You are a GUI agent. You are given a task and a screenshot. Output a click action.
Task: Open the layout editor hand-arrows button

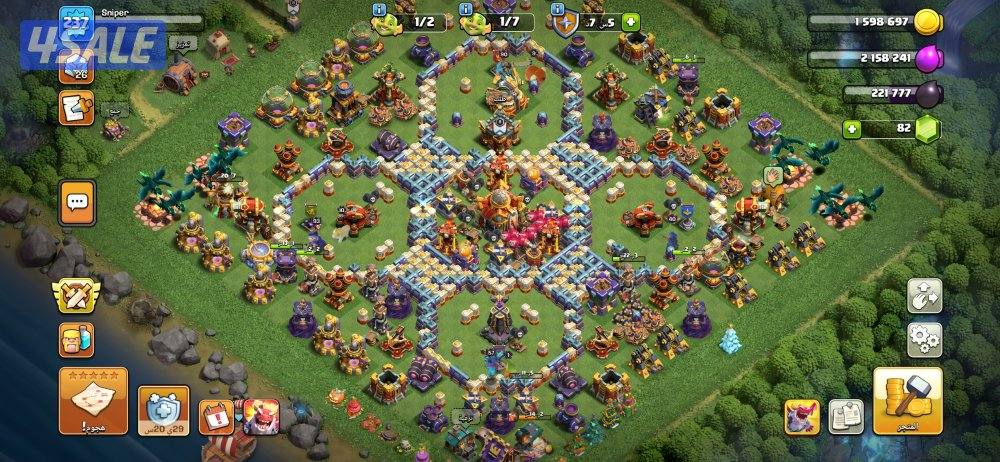[x=925, y=295]
